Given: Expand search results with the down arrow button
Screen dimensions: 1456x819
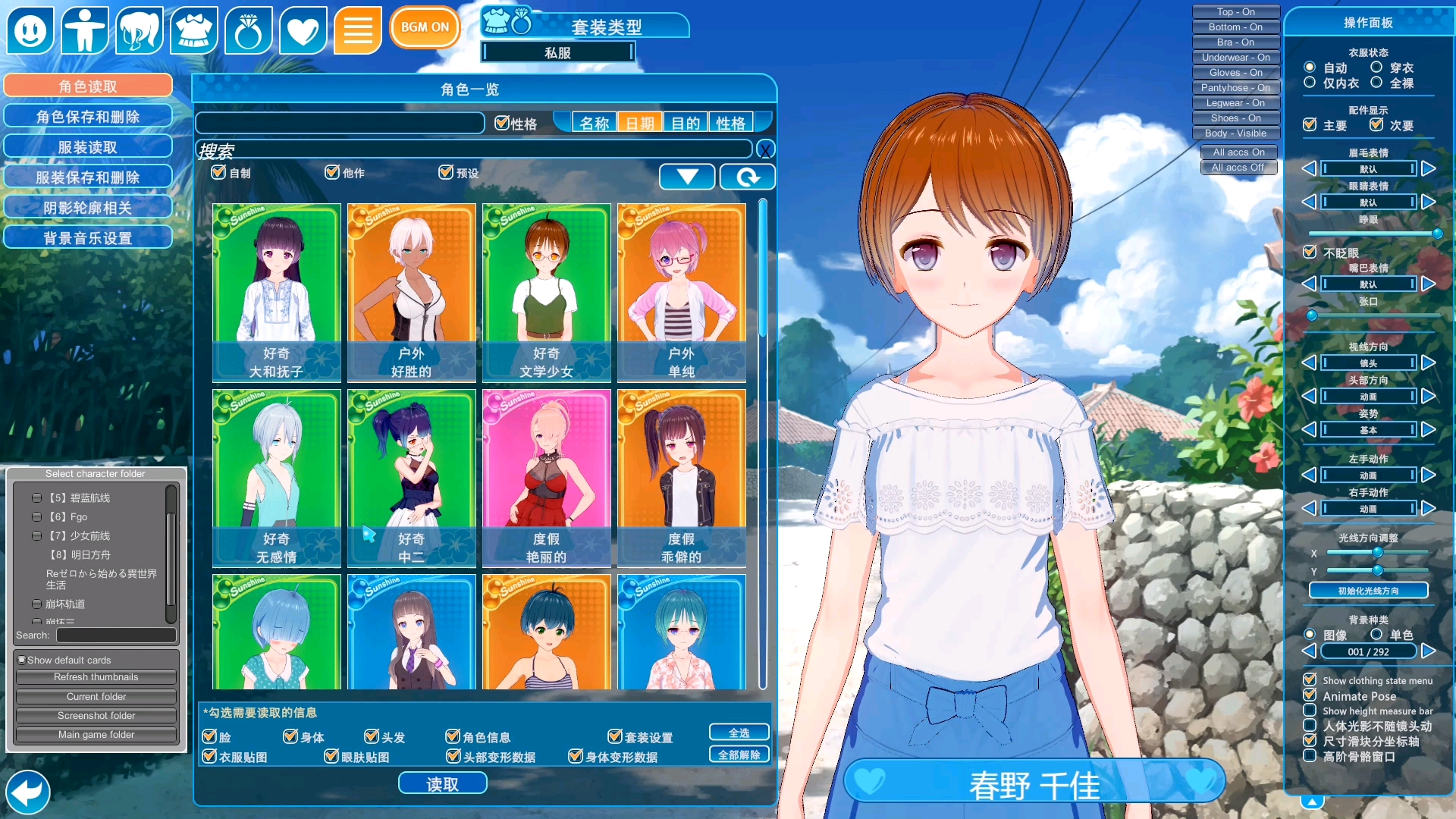Looking at the screenshot, I should pyautogui.click(x=686, y=176).
